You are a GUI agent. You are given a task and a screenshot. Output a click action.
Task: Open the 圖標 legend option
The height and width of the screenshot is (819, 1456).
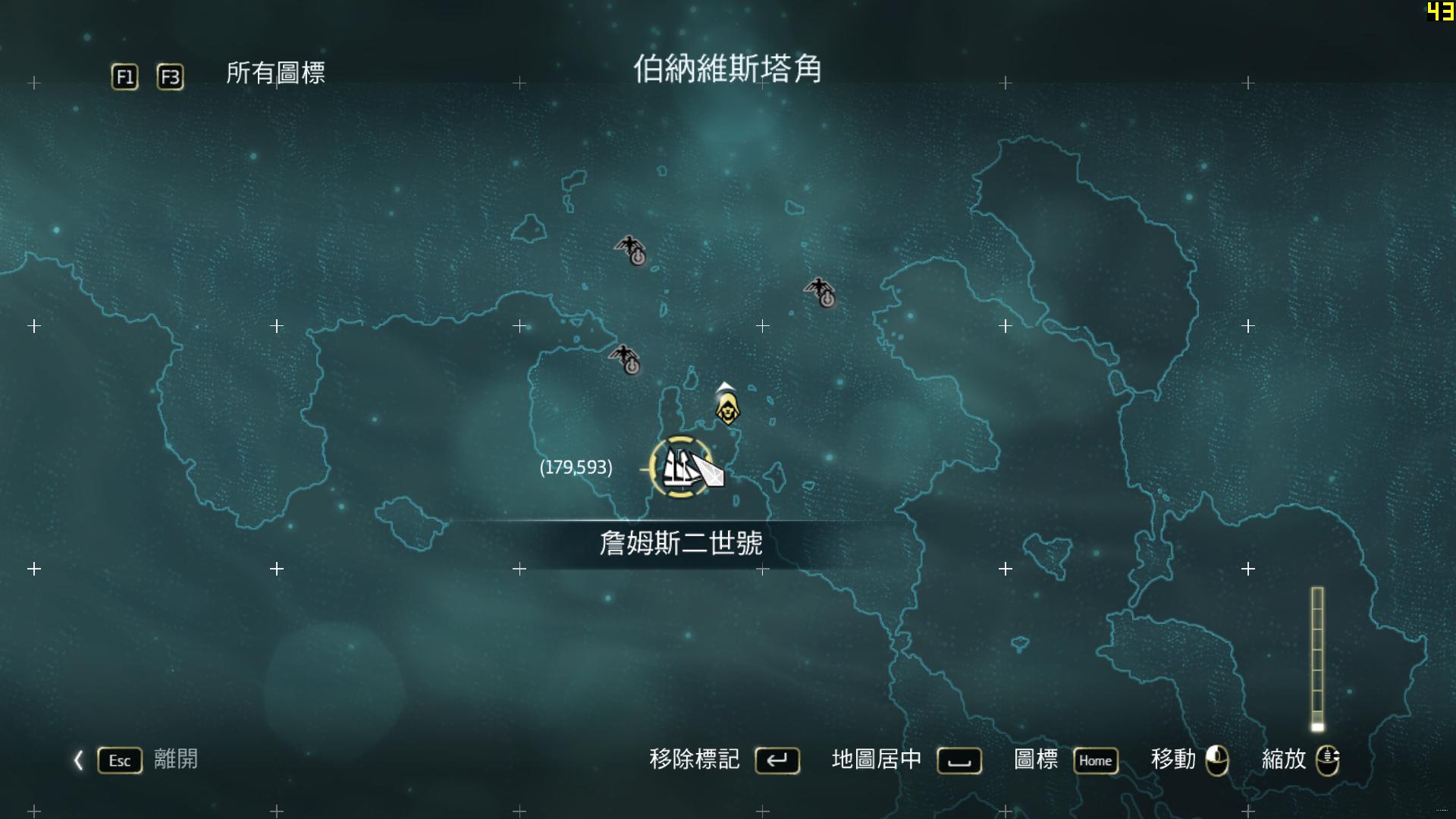(1035, 759)
